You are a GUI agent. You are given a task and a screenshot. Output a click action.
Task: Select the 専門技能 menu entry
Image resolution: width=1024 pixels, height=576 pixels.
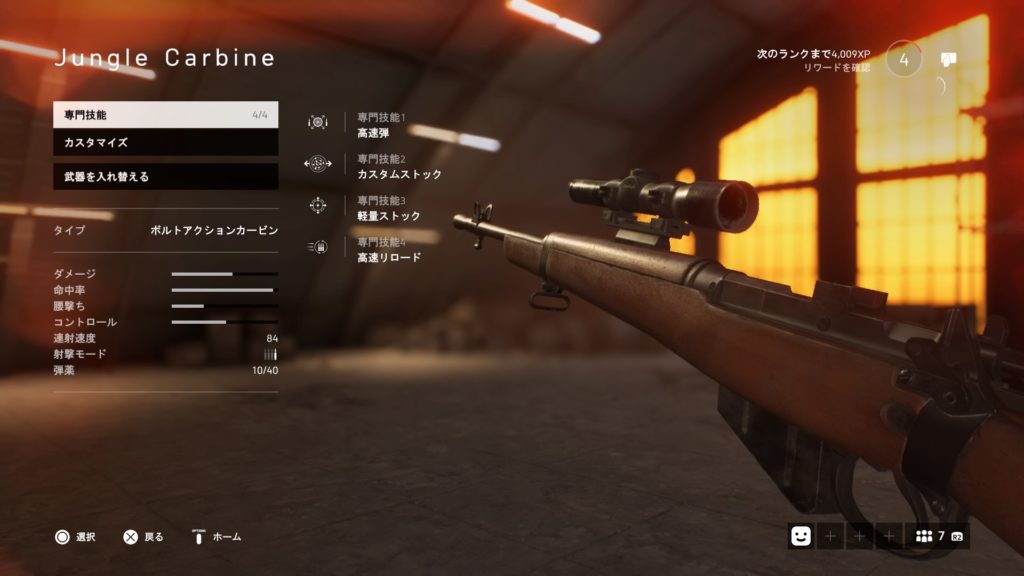[x=165, y=115]
